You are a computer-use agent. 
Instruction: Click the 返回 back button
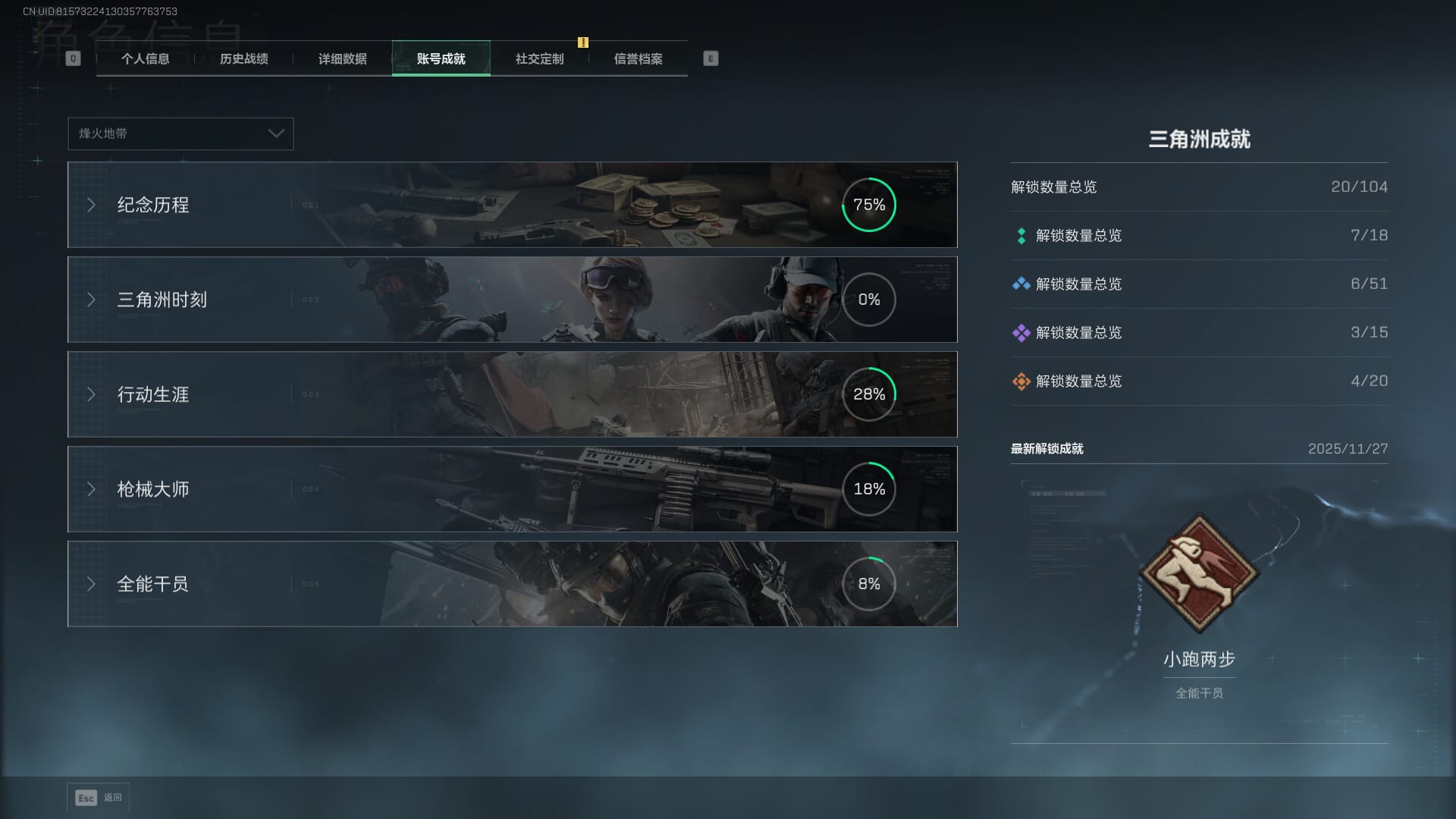click(99, 798)
